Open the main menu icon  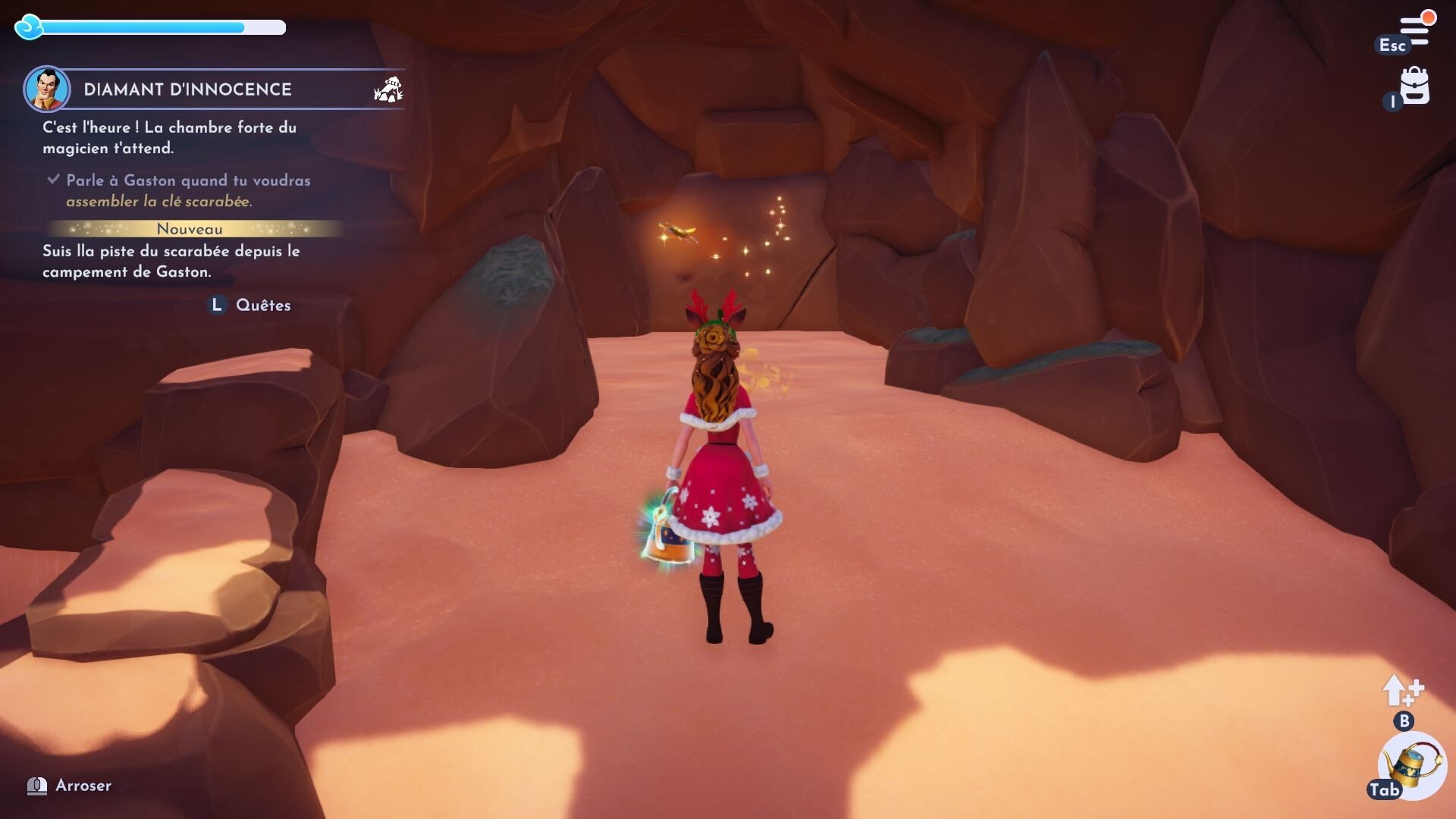coord(1414,30)
